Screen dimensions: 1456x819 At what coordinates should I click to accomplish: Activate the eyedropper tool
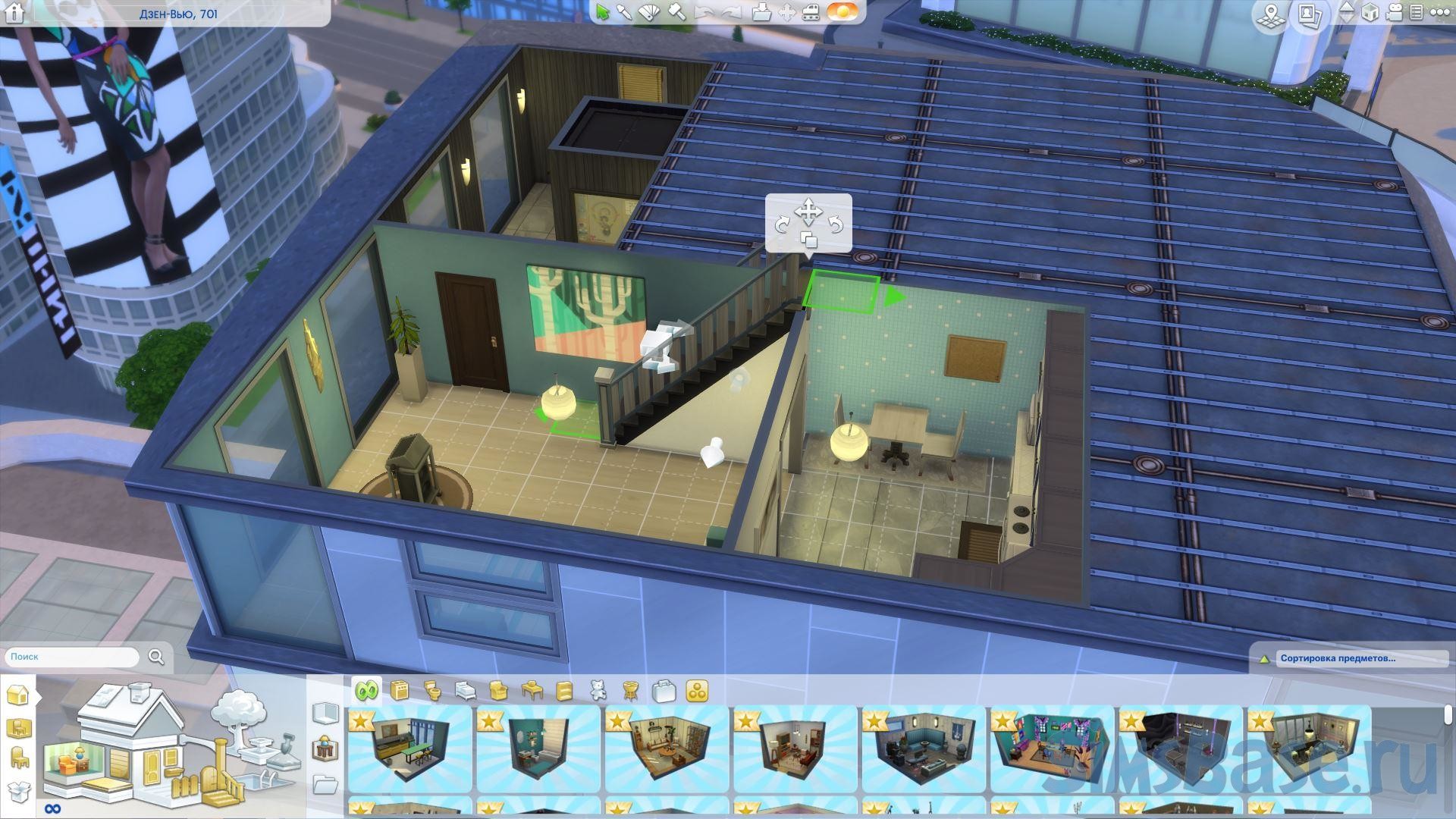(625, 13)
